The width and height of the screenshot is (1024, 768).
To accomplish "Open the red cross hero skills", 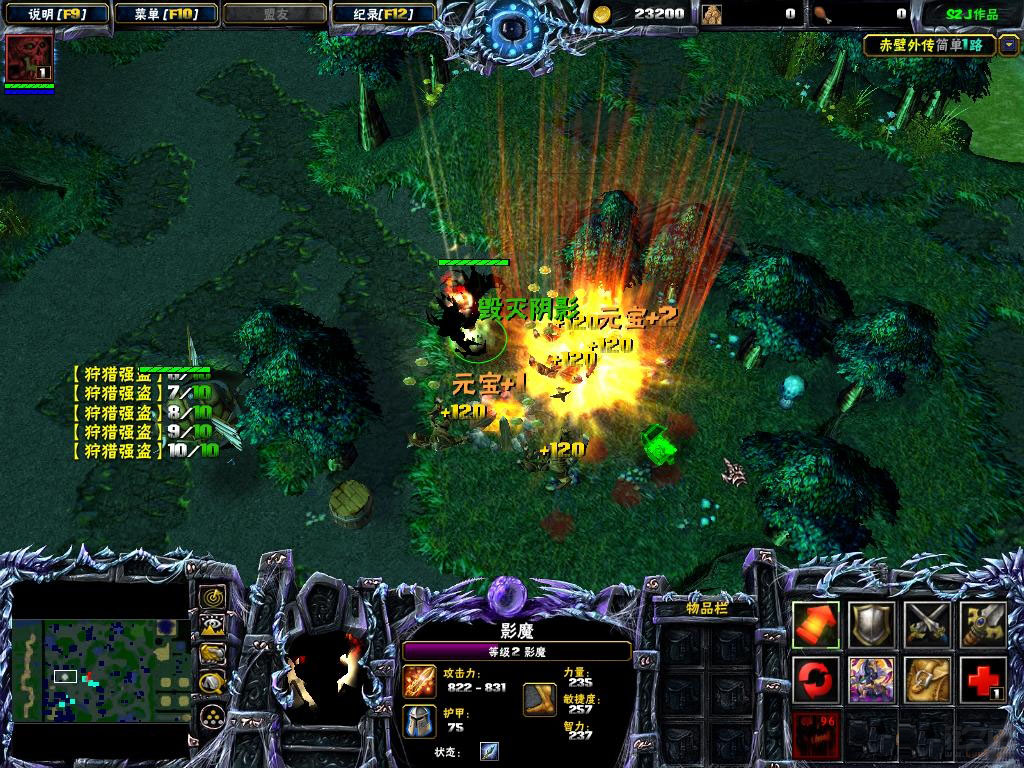I will click(x=982, y=680).
